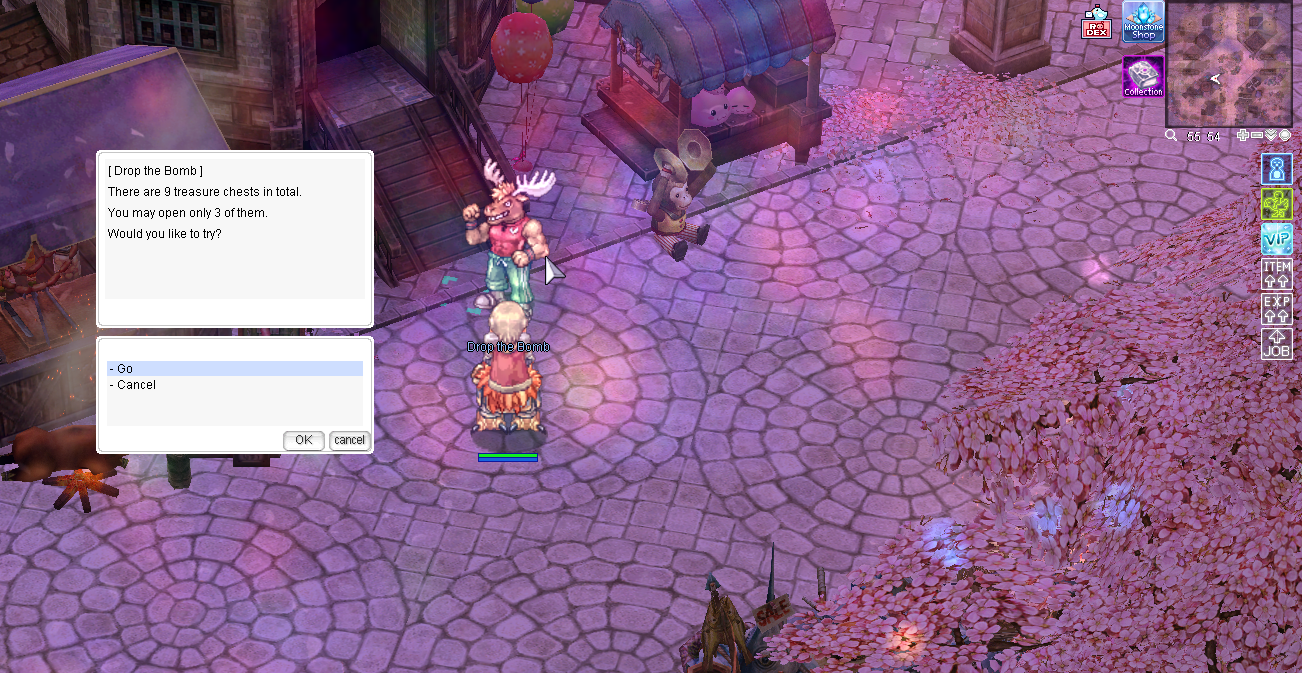Click the cancel button beside OK
This screenshot has height=673, width=1302.
(x=350, y=440)
